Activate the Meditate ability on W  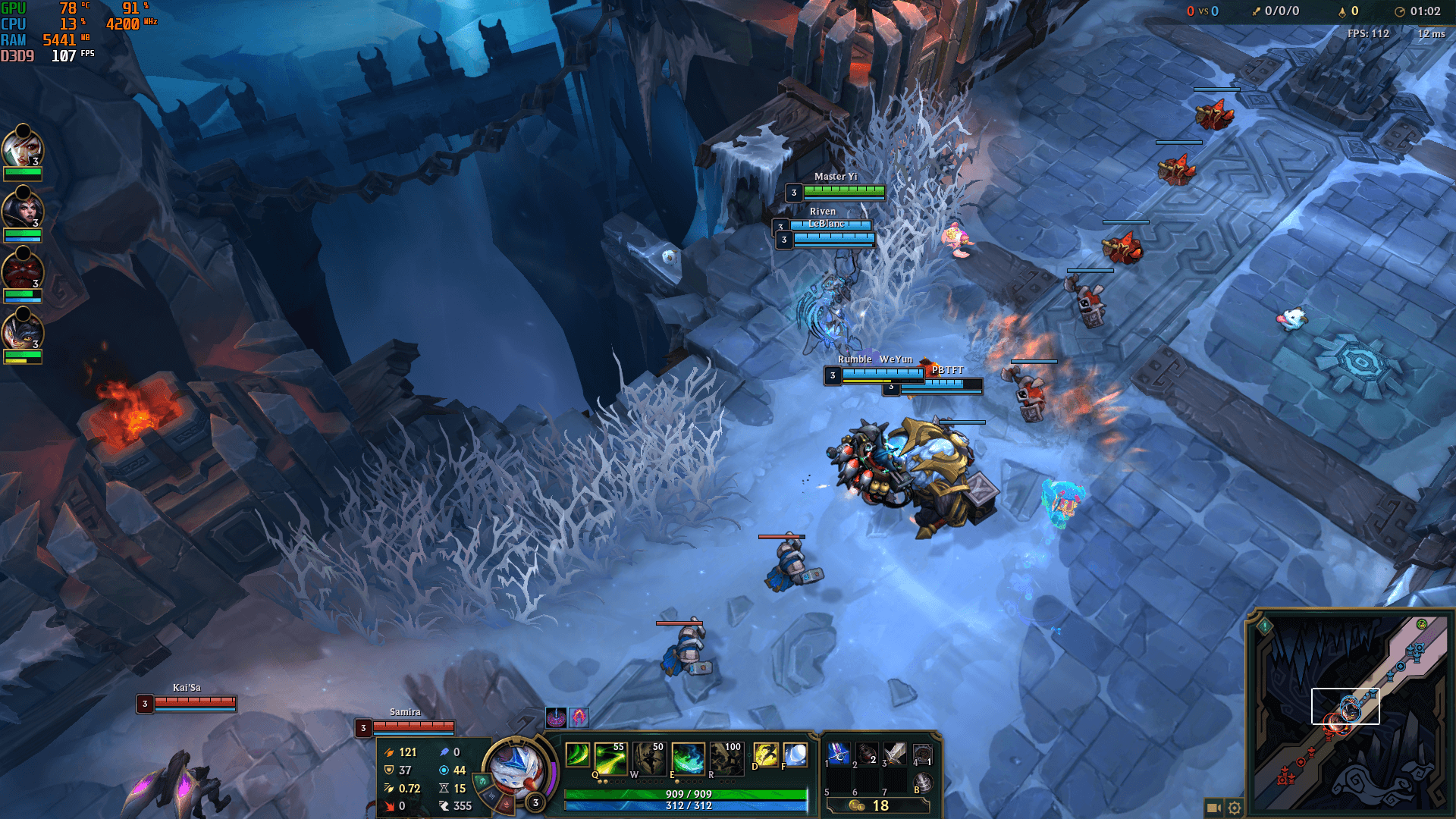[x=649, y=758]
